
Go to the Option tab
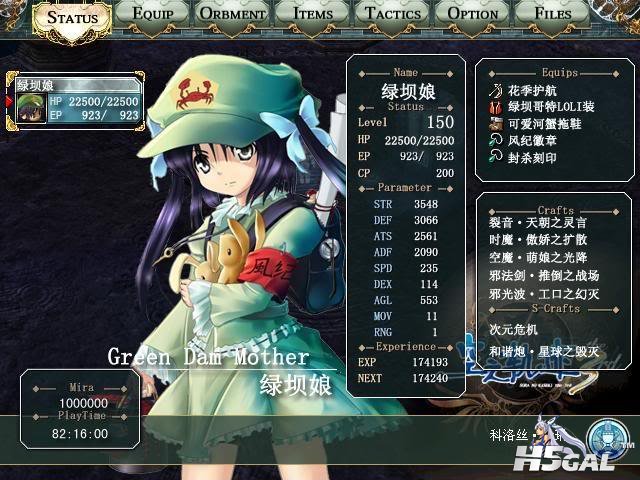473,14
